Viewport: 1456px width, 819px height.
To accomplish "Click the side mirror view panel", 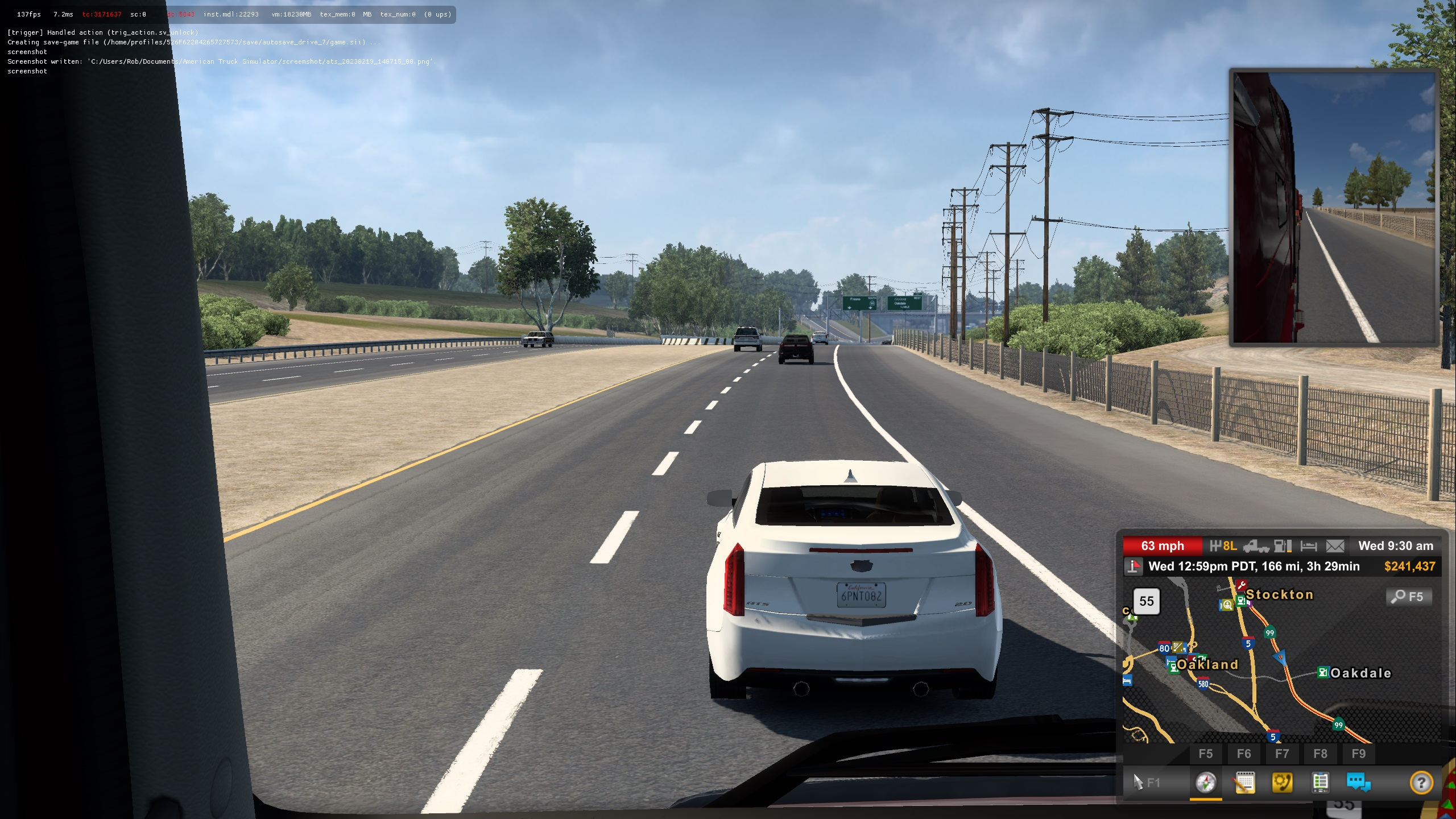I will [x=1333, y=207].
